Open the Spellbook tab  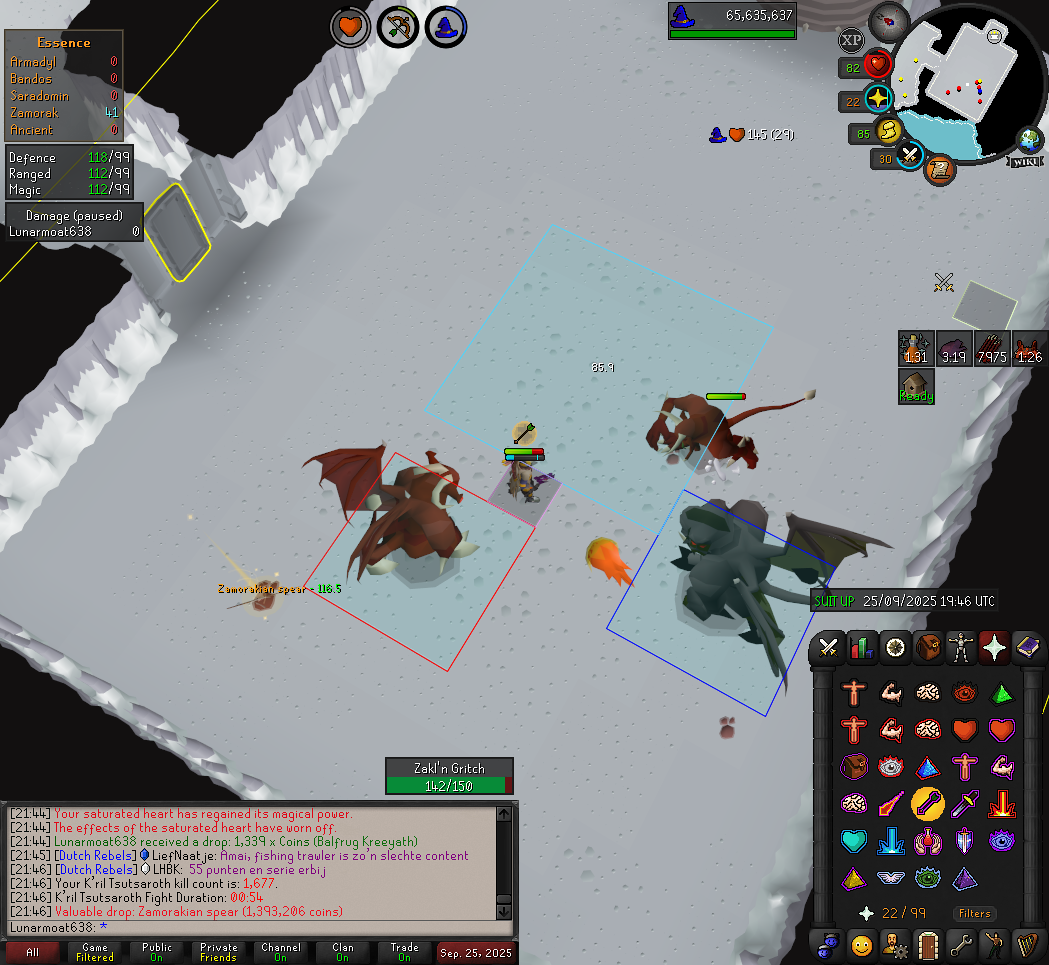click(x=1027, y=647)
